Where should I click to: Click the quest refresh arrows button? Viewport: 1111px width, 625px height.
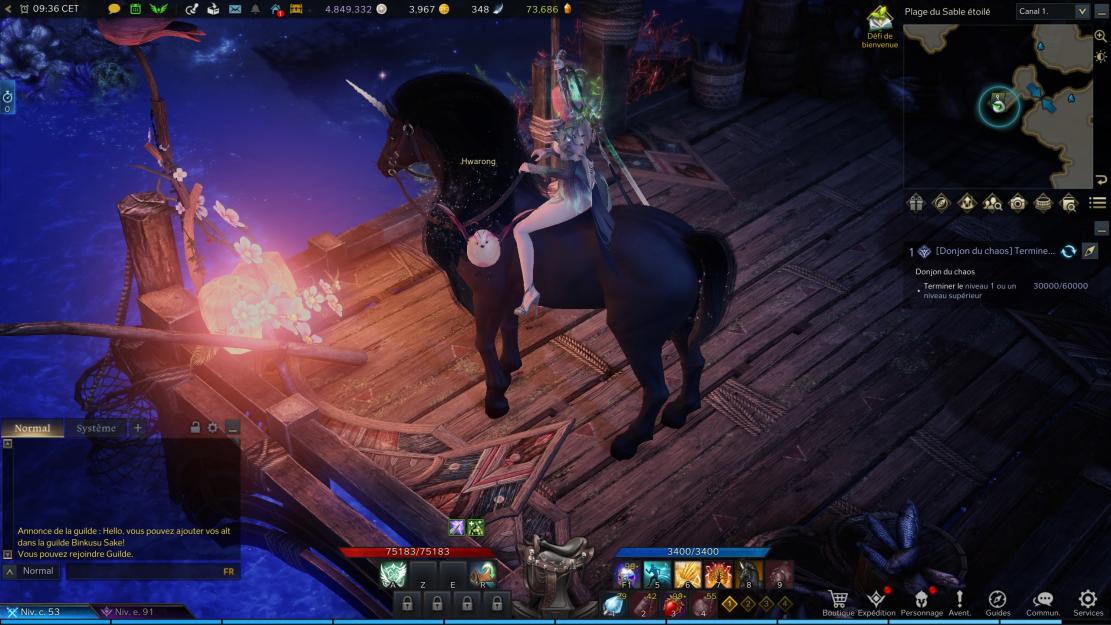click(x=1068, y=251)
